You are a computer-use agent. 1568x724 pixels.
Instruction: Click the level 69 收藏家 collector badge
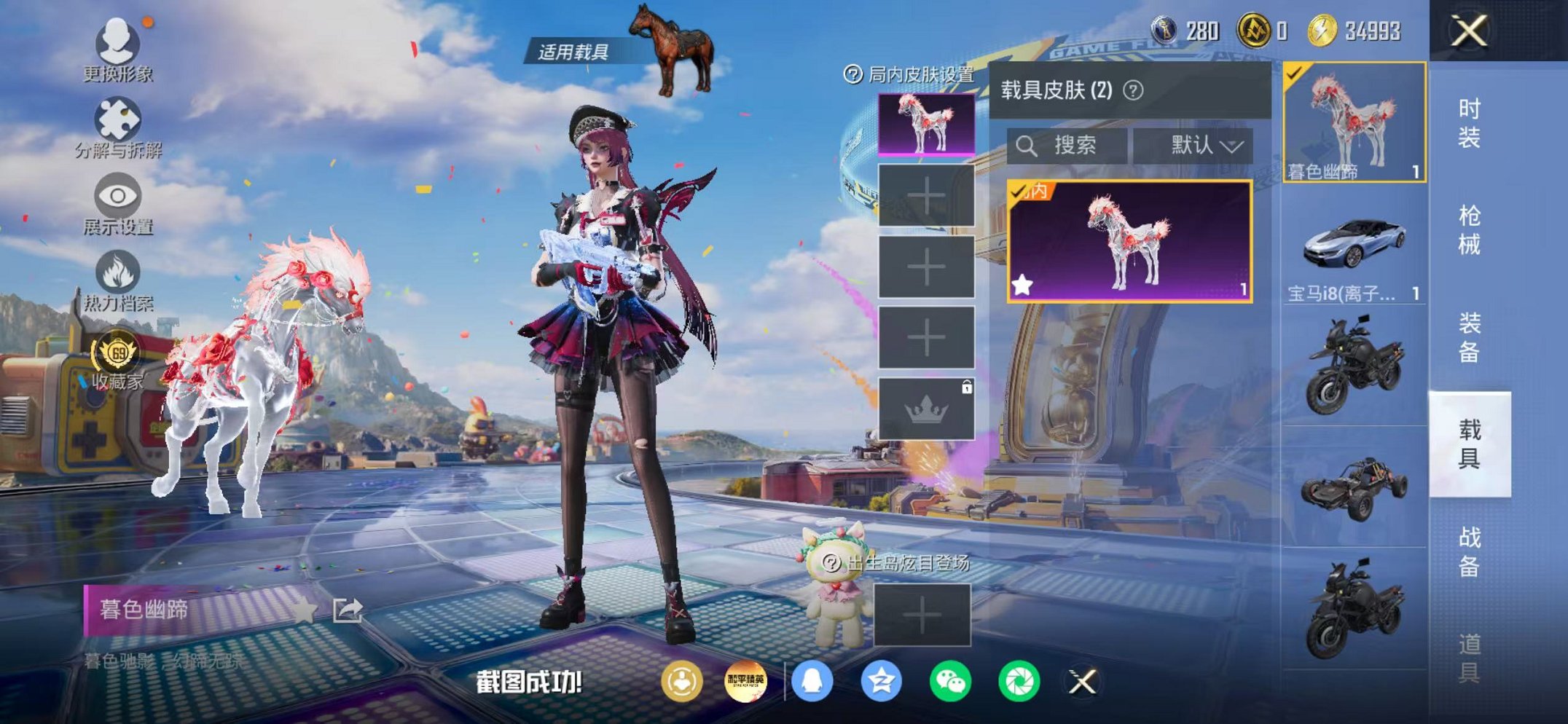(x=117, y=350)
